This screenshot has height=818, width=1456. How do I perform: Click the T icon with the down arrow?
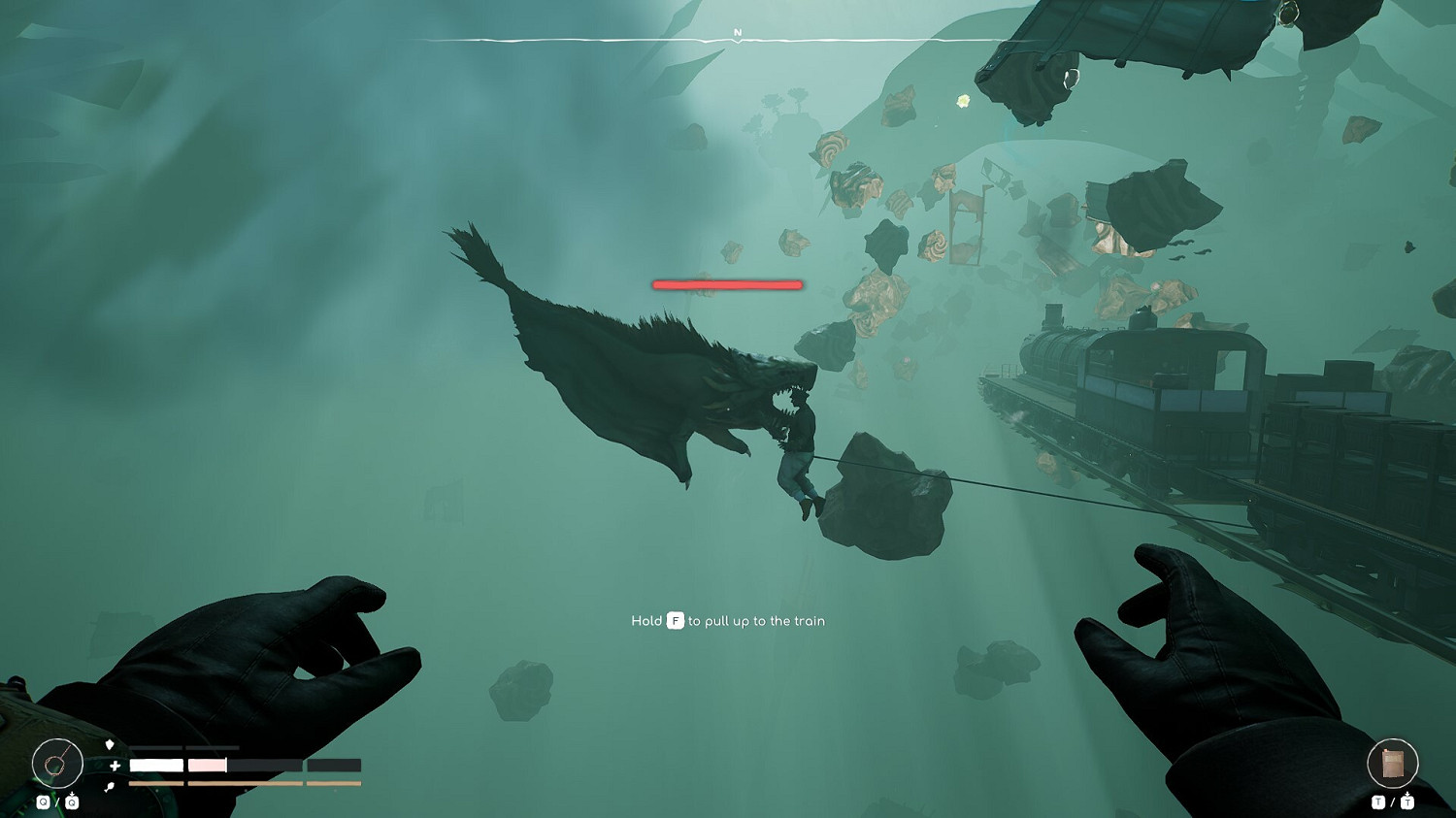pos(1407,802)
